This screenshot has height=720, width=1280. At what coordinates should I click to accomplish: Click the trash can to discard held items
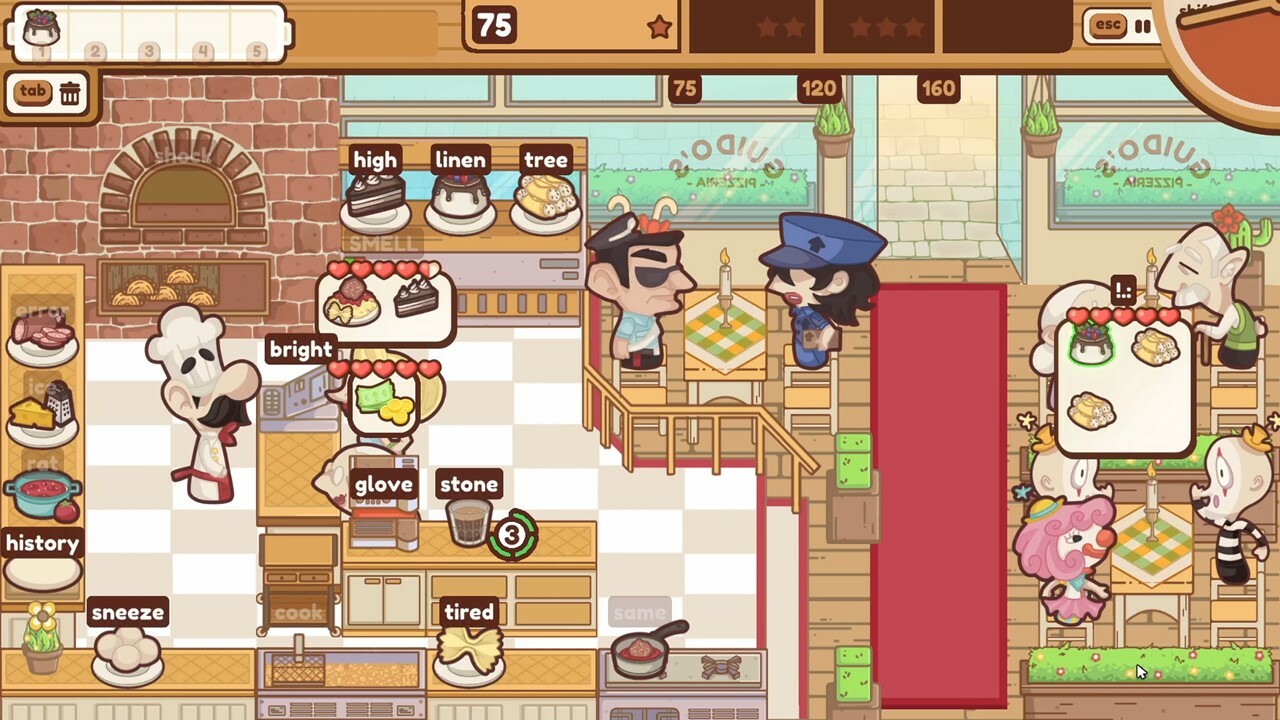(69, 92)
